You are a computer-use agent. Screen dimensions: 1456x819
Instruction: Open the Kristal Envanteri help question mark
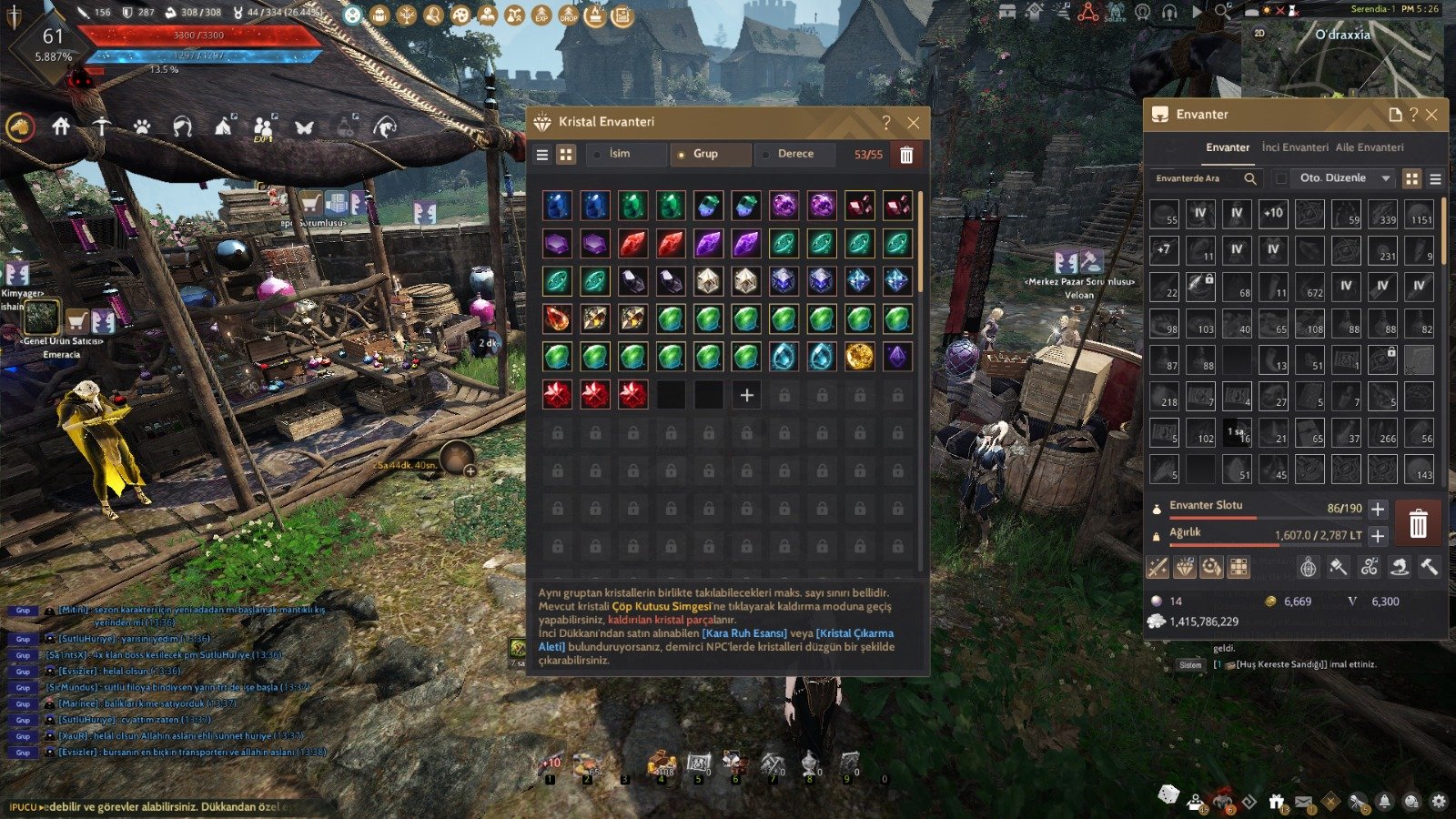[x=886, y=123]
